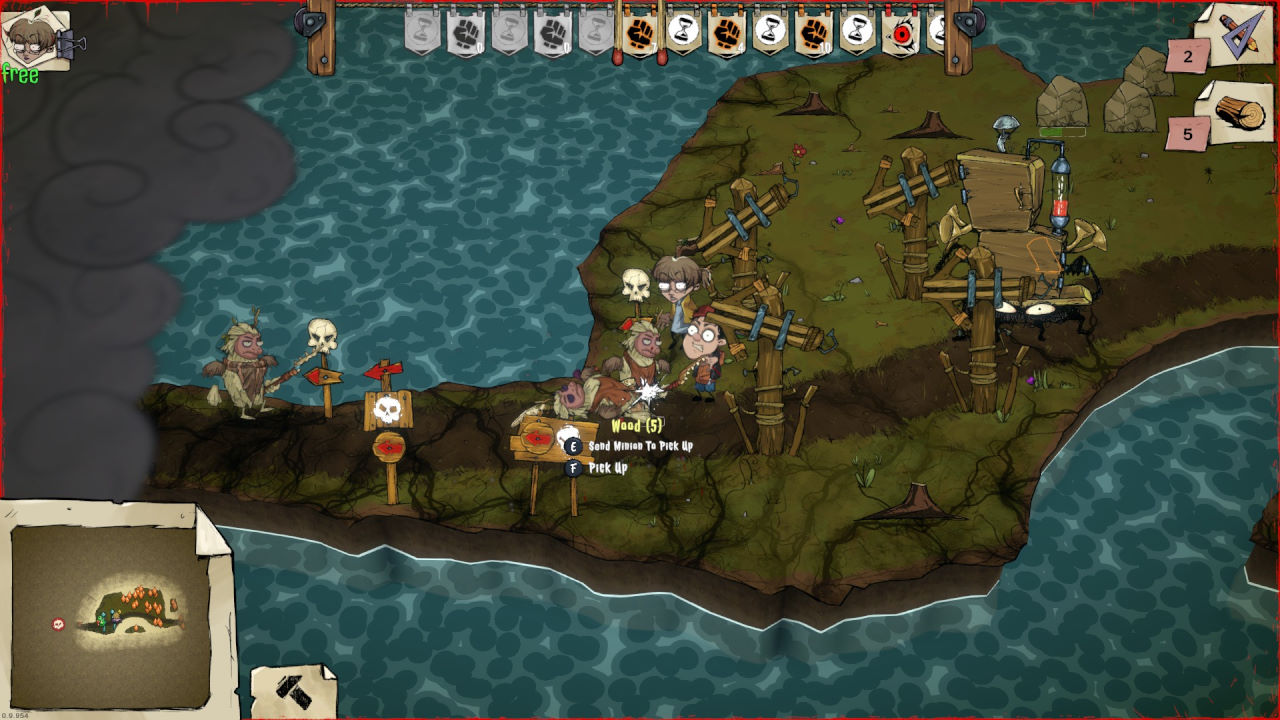1280x720 pixels.
Task: Select the orange fist banner numbered 10
Action: (x=814, y=34)
